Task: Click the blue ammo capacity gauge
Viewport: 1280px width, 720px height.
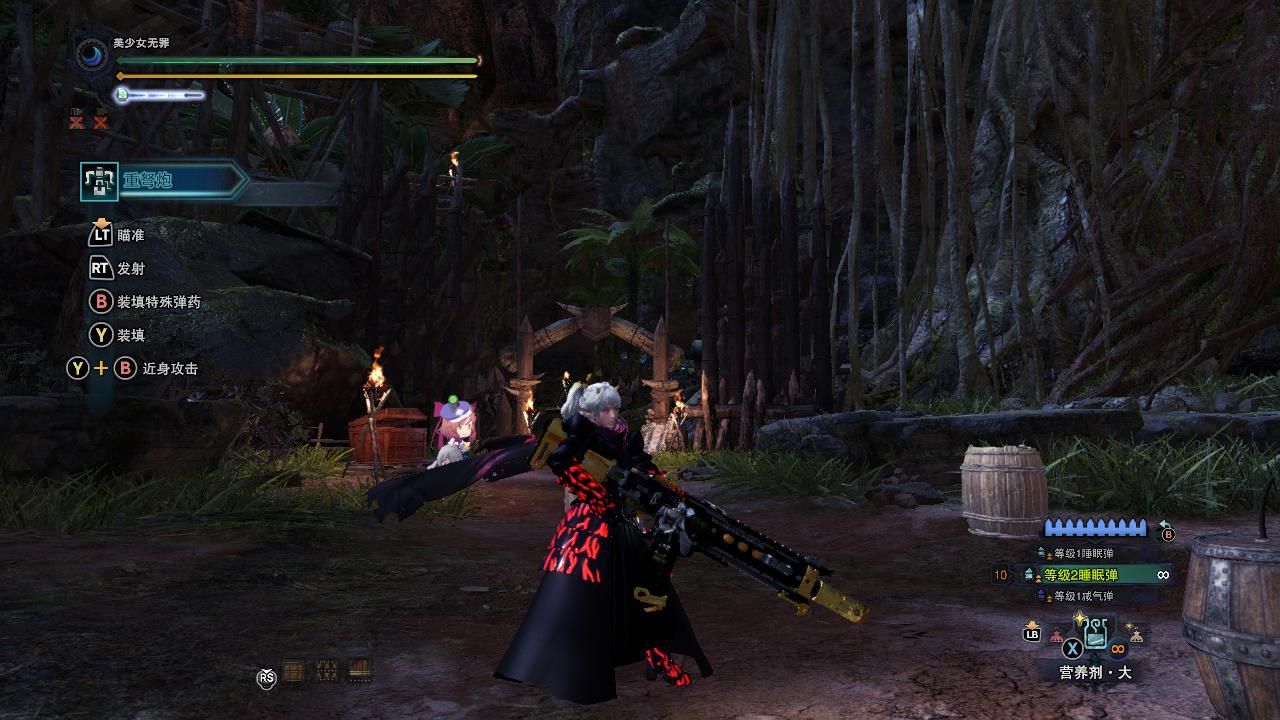Action: 1095,525
